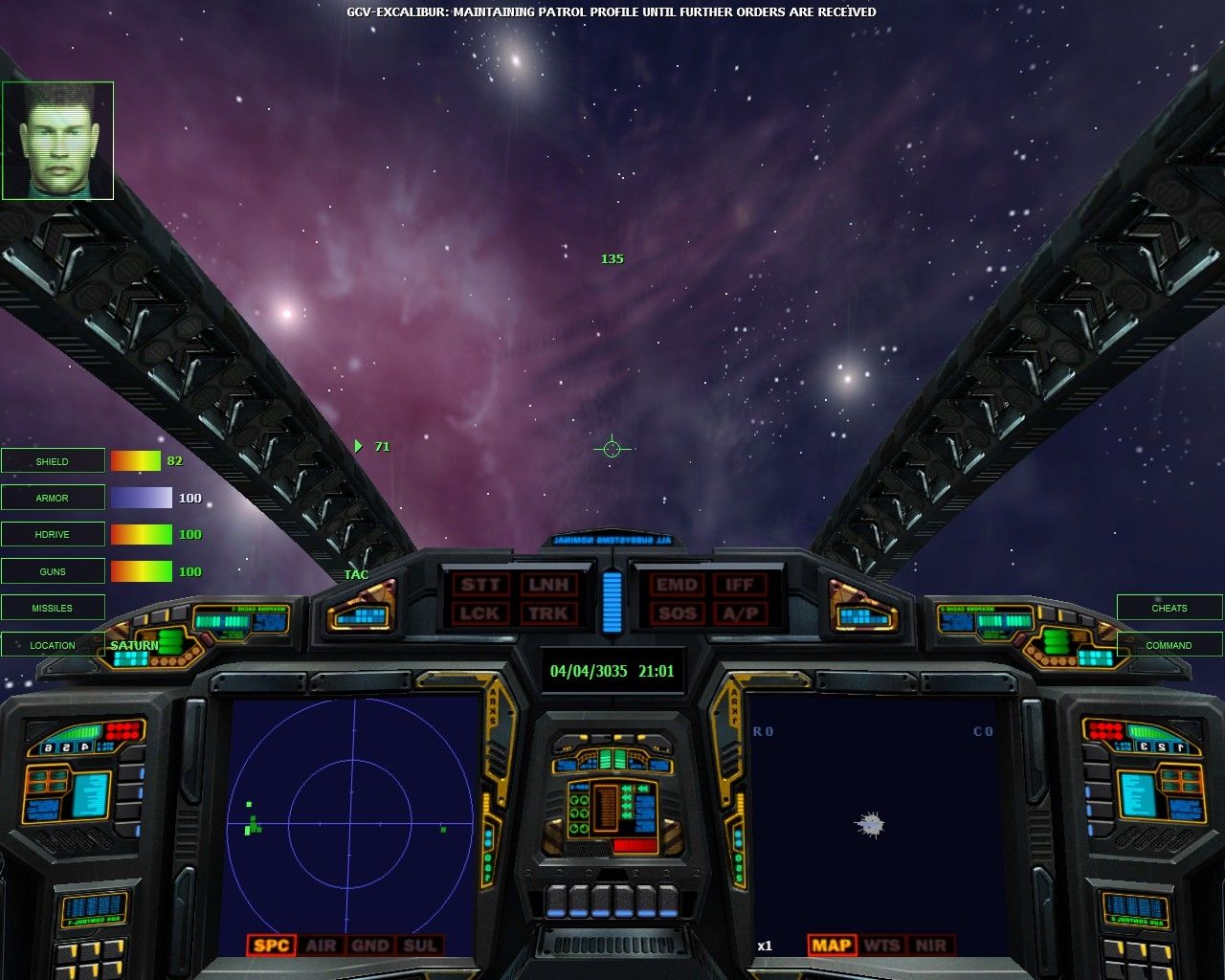The width and height of the screenshot is (1225, 980).
Task: Switch left radar to AIR mode
Action: tap(321, 946)
